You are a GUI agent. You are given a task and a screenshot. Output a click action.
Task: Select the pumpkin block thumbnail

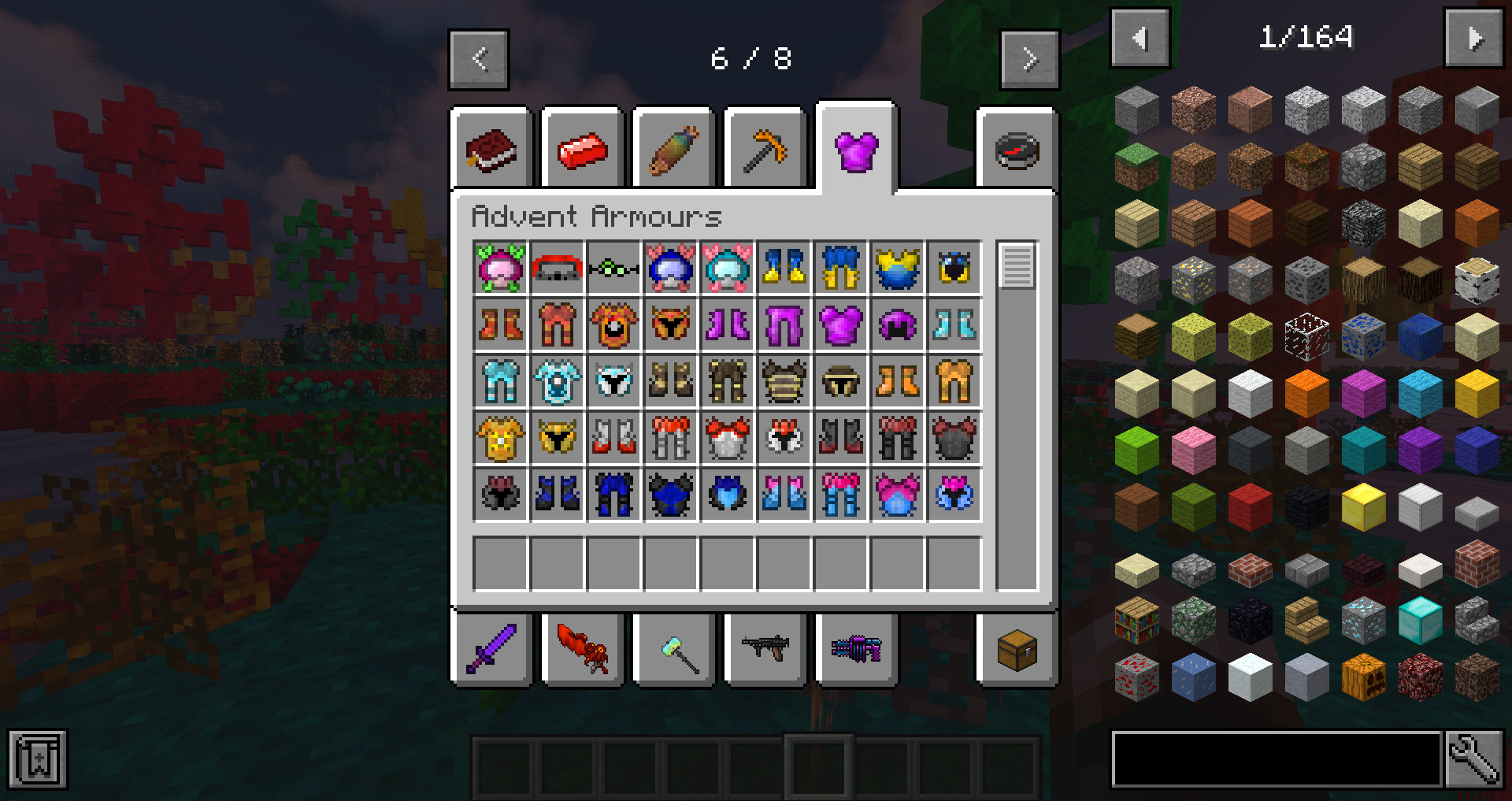click(x=1362, y=676)
